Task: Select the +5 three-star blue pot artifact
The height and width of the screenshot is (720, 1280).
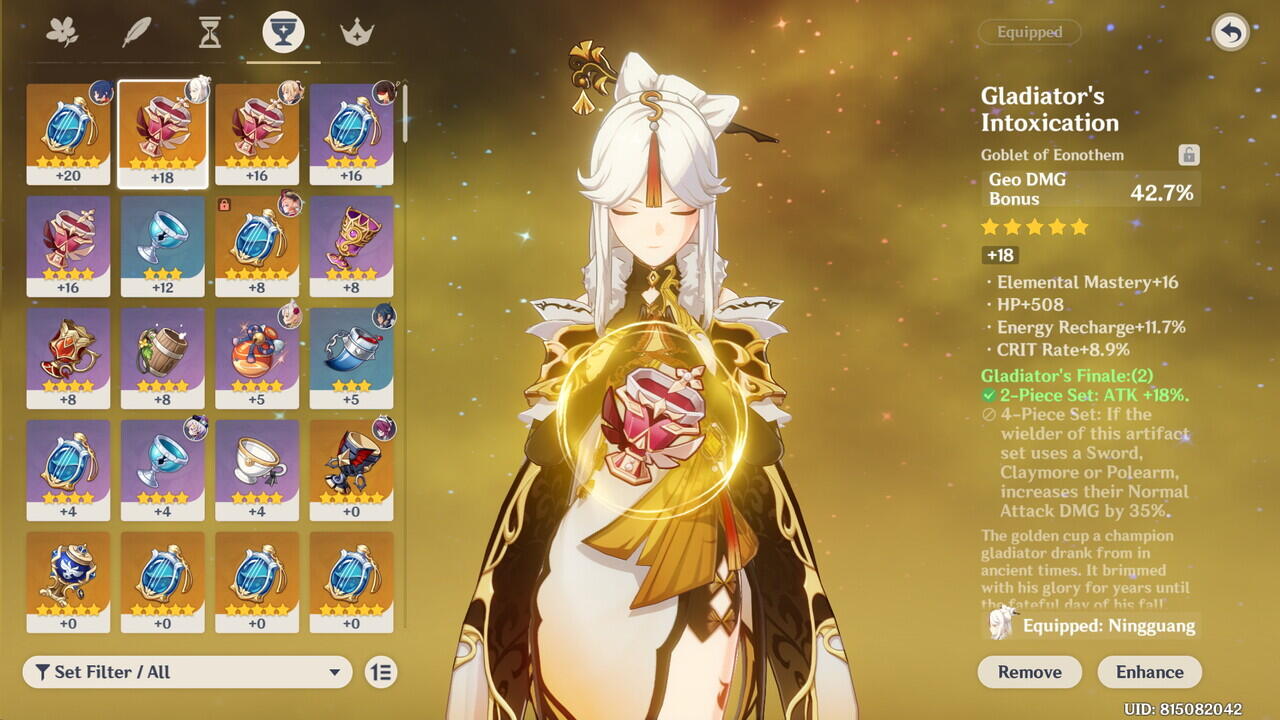Action: coord(351,358)
